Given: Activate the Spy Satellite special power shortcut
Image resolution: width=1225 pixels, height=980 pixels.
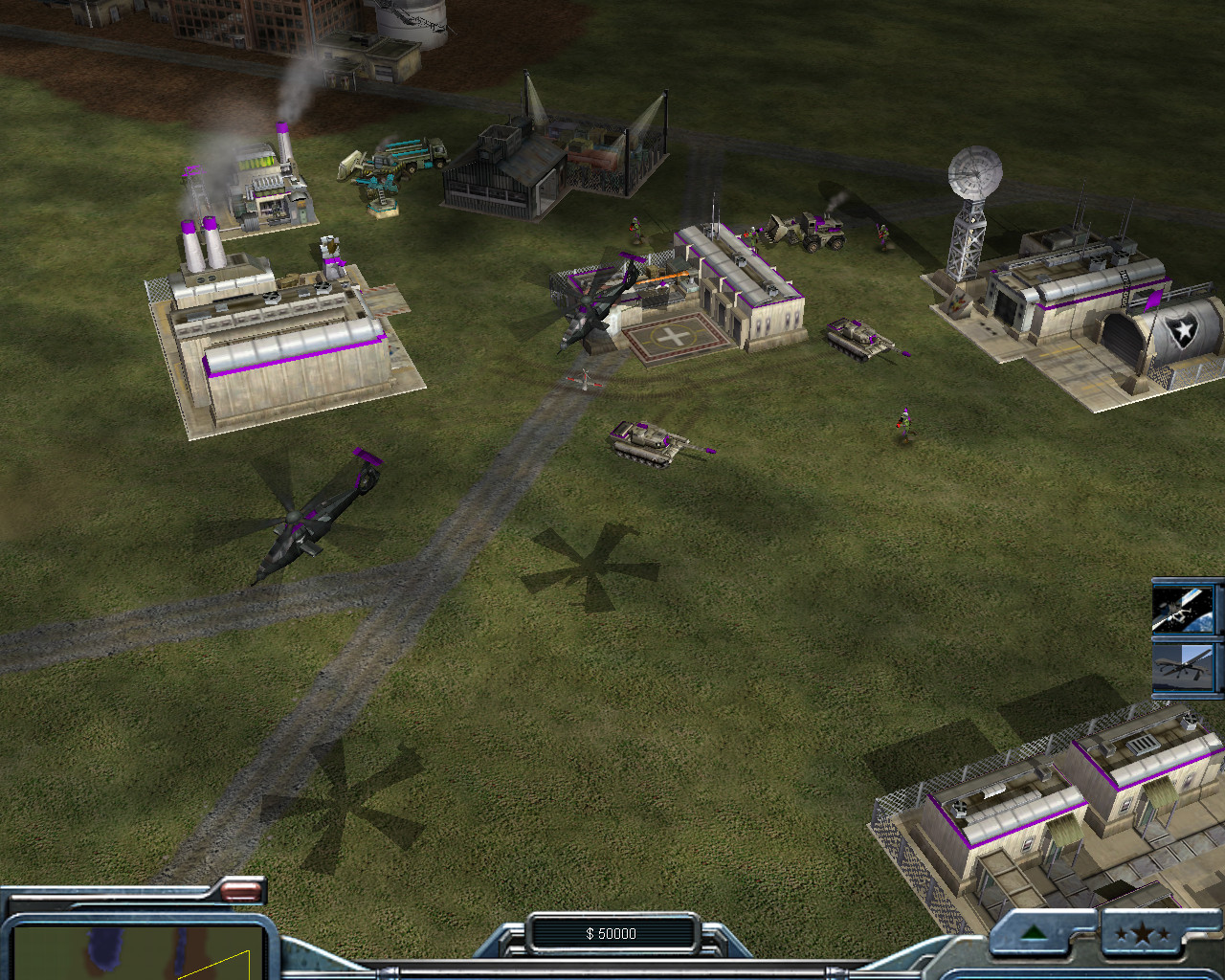Looking at the screenshot, I should (x=1188, y=609).
